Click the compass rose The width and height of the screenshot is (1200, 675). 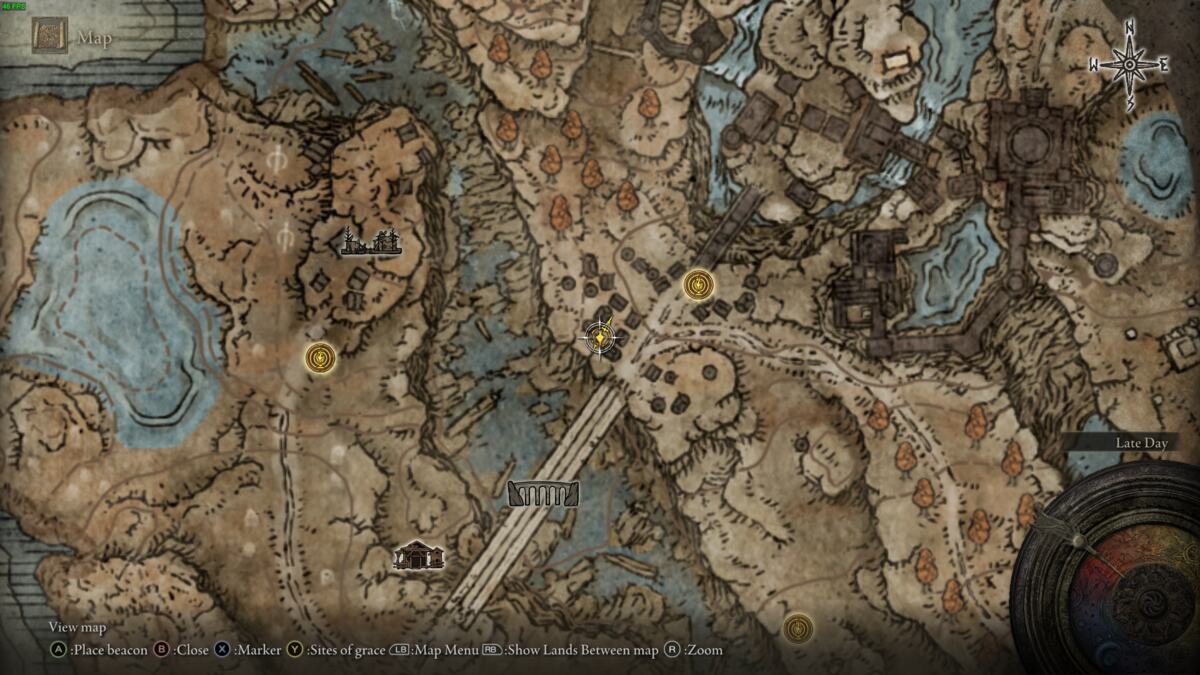click(1129, 65)
